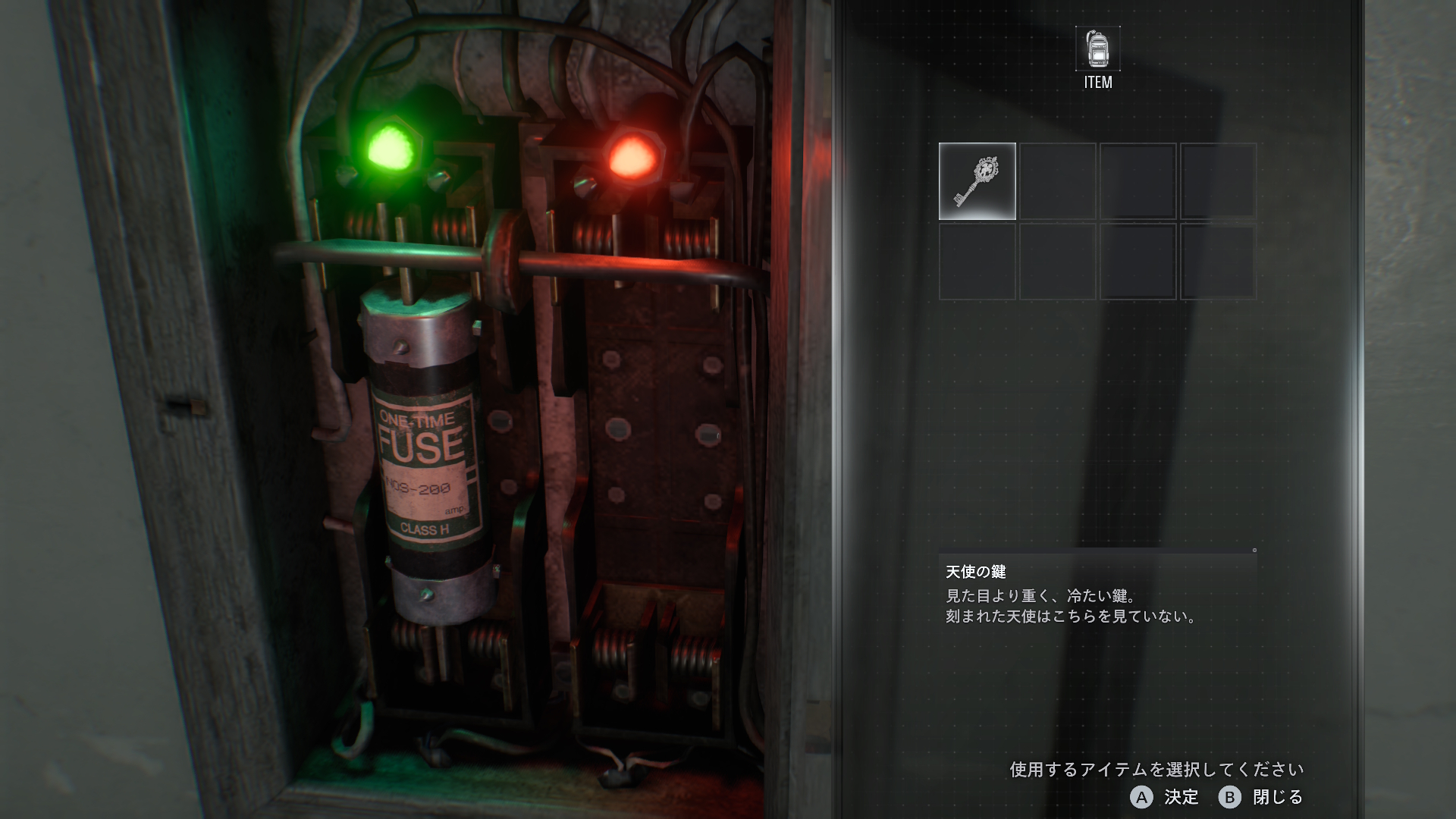Select the Angel Key inventory slot

tap(977, 181)
